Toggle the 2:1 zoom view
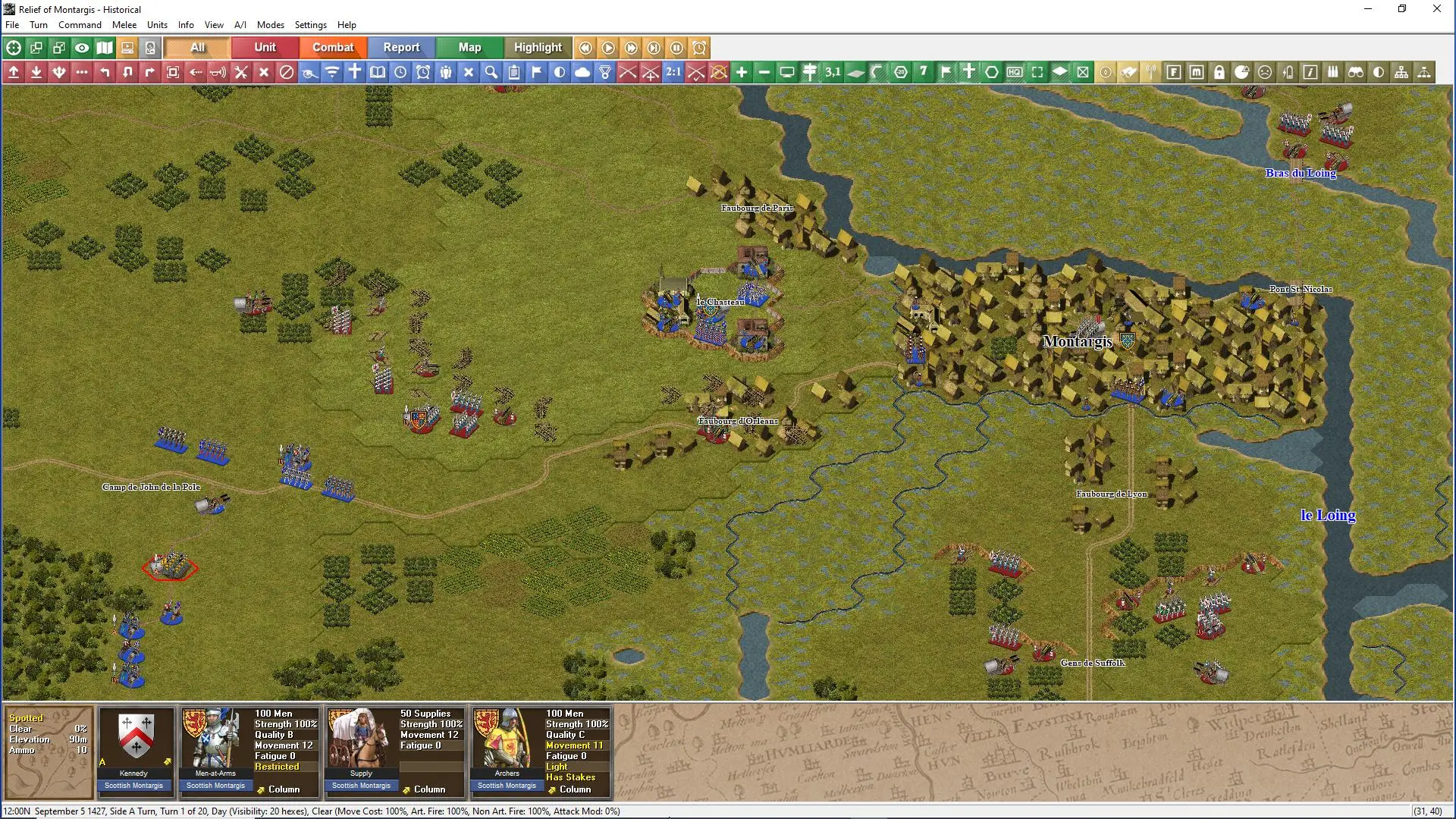Viewport: 1456px width, 819px height. click(672, 72)
